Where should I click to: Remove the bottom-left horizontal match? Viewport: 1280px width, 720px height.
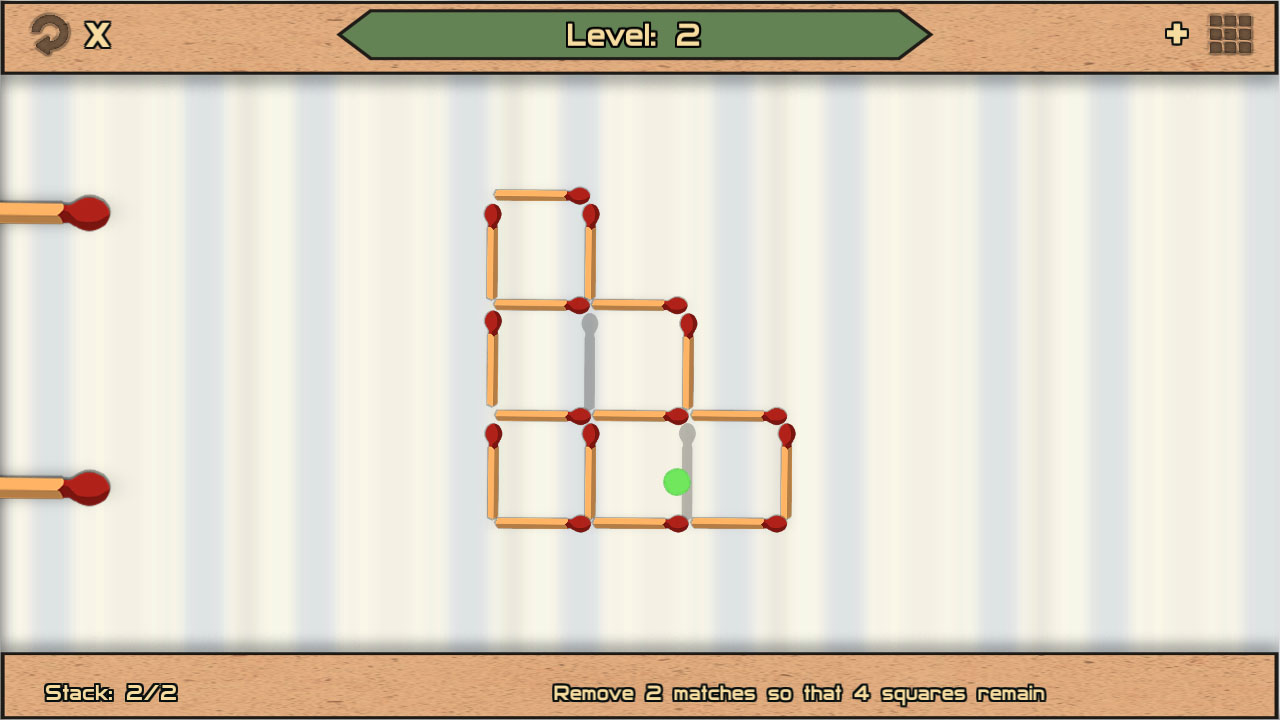pyautogui.click(x=540, y=521)
